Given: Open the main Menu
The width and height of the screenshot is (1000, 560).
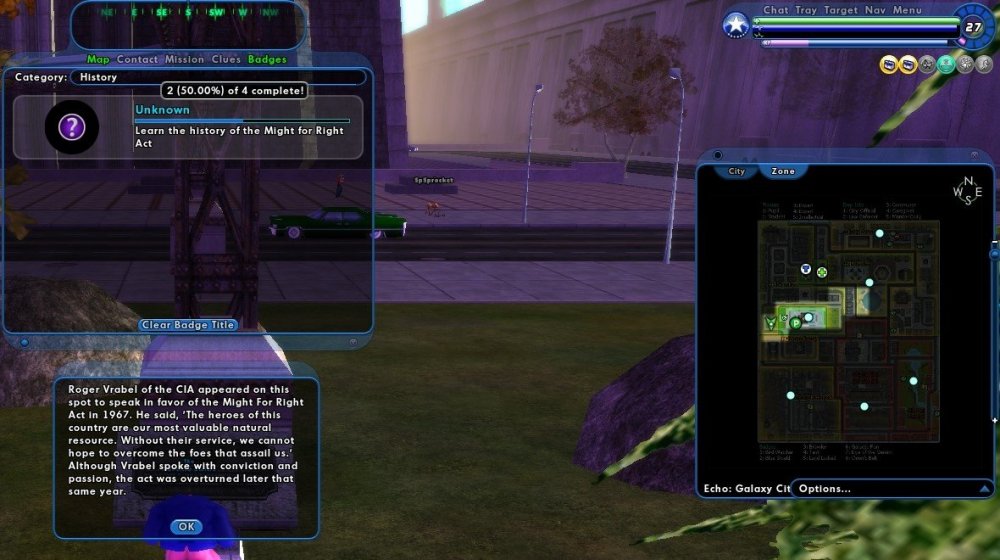Looking at the screenshot, I should 907,10.
